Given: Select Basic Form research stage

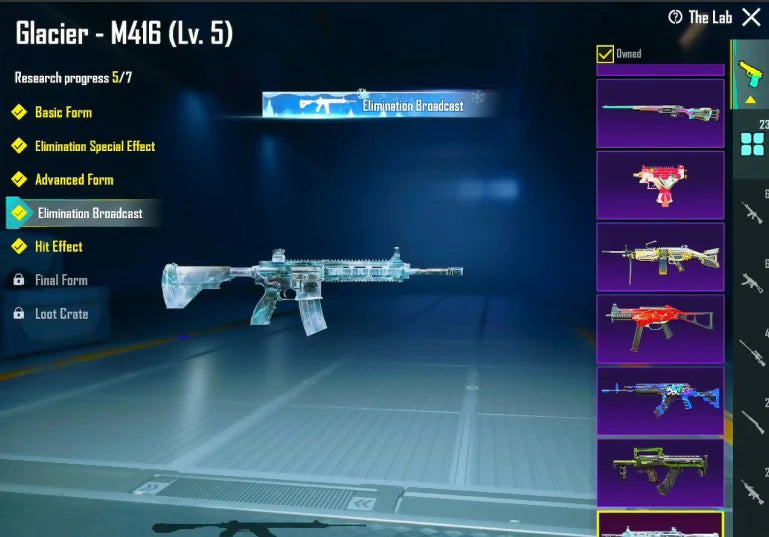Looking at the screenshot, I should (63, 112).
